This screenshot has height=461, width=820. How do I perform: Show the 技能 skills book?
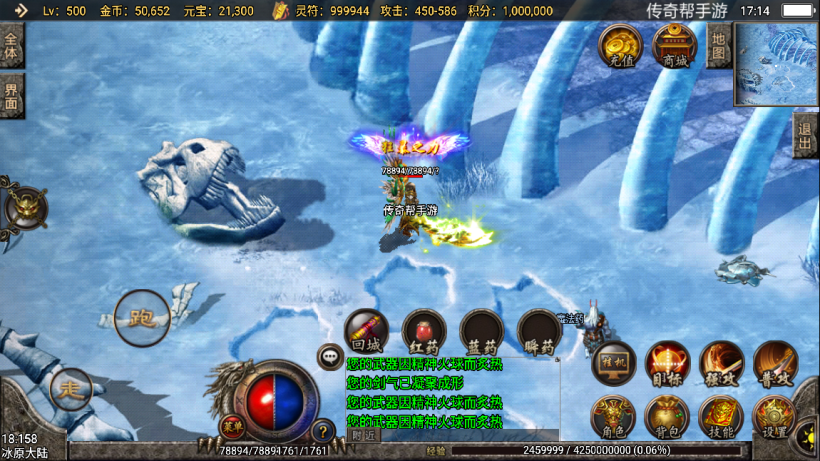(x=721, y=418)
